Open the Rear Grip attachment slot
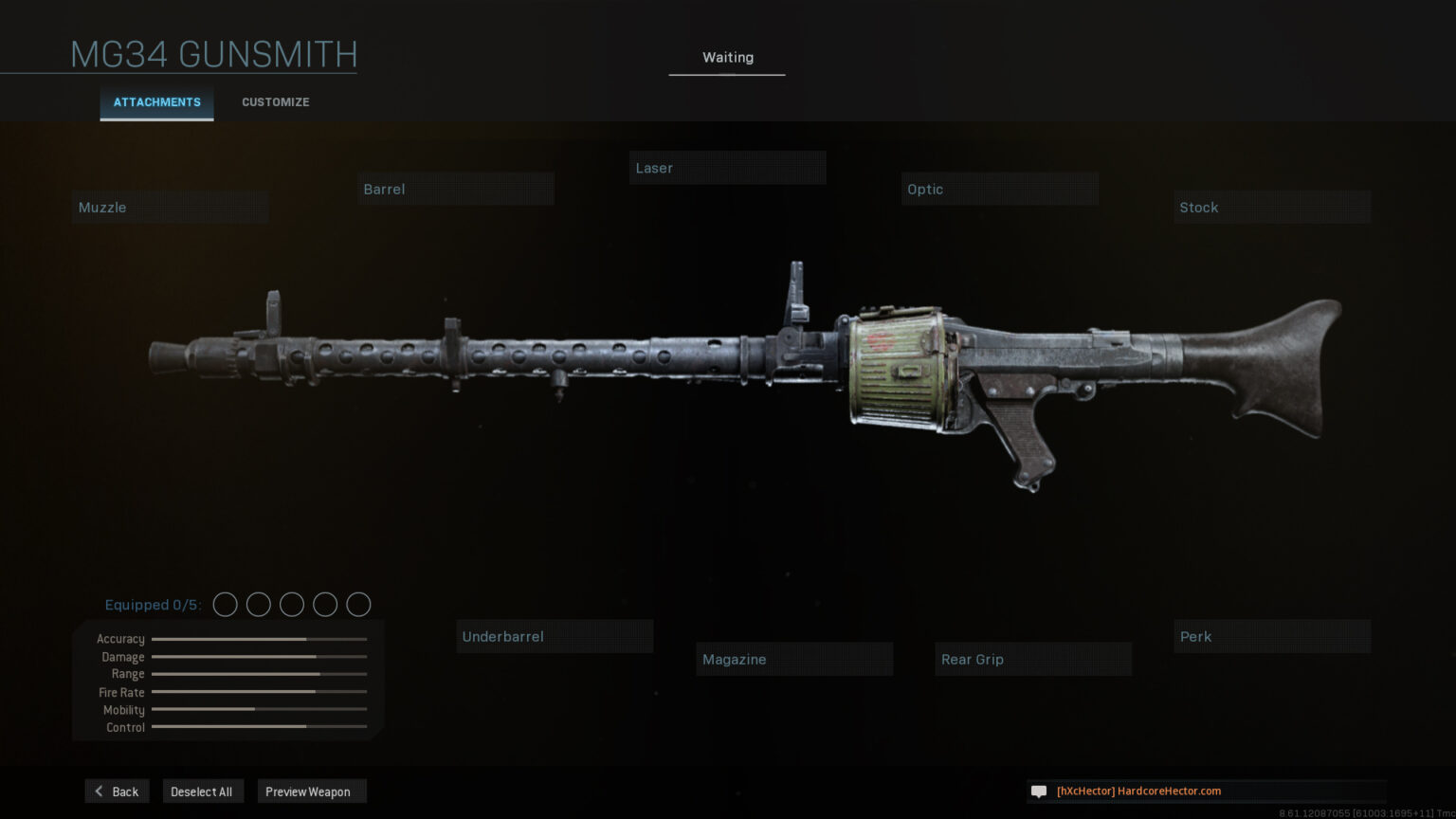 pos(1032,659)
